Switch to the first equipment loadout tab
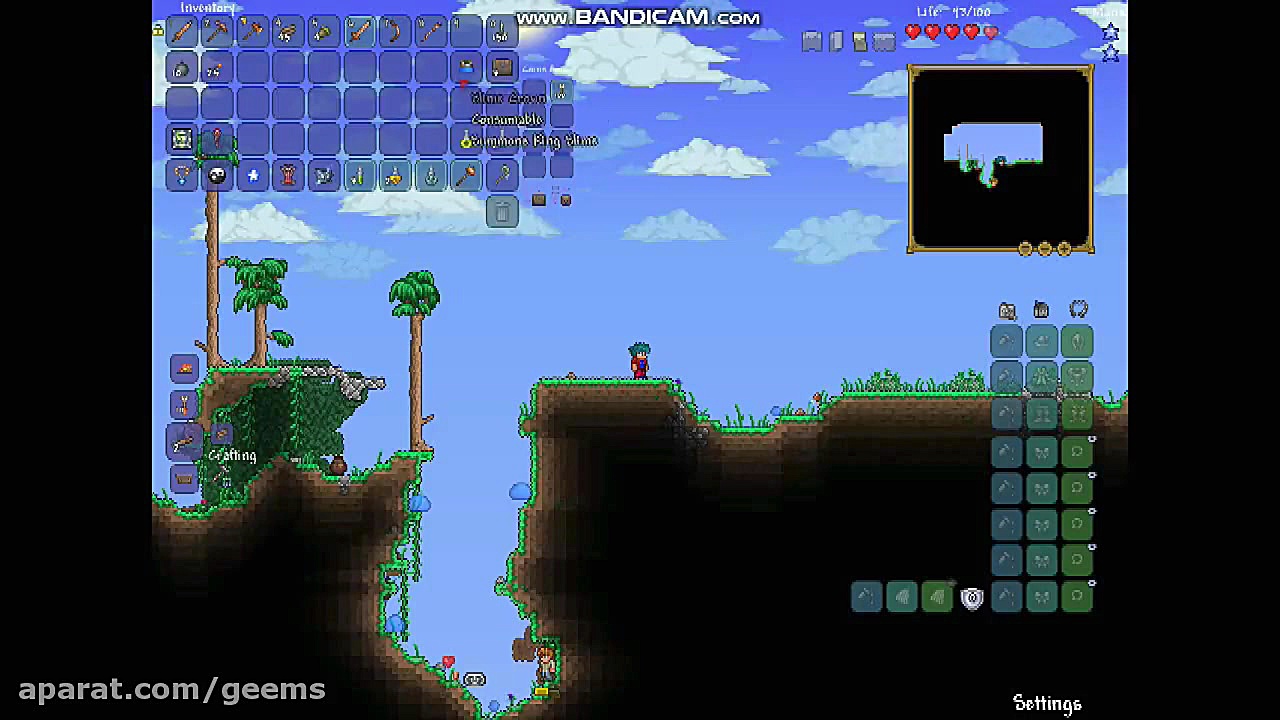The height and width of the screenshot is (720, 1280). click(1007, 310)
